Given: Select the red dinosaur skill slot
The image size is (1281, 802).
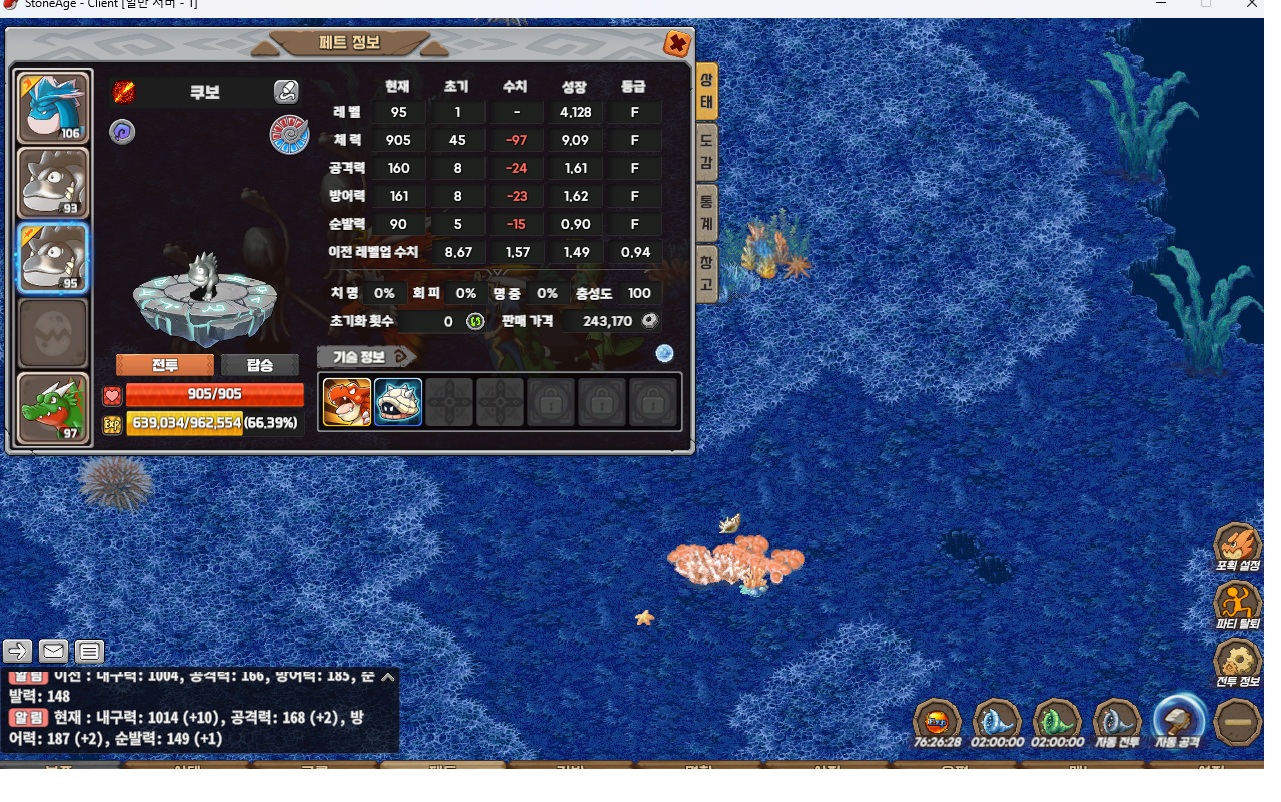Looking at the screenshot, I should [x=347, y=402].
